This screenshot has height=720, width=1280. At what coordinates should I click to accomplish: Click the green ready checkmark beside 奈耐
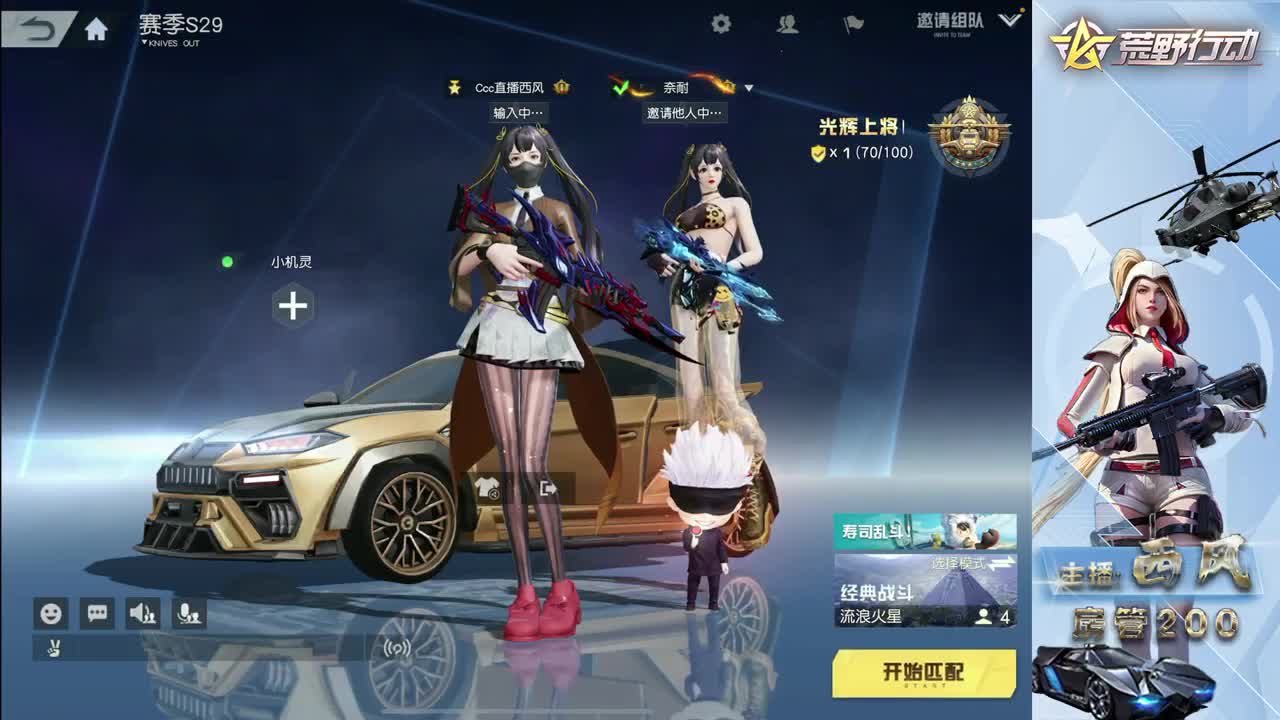620,87
